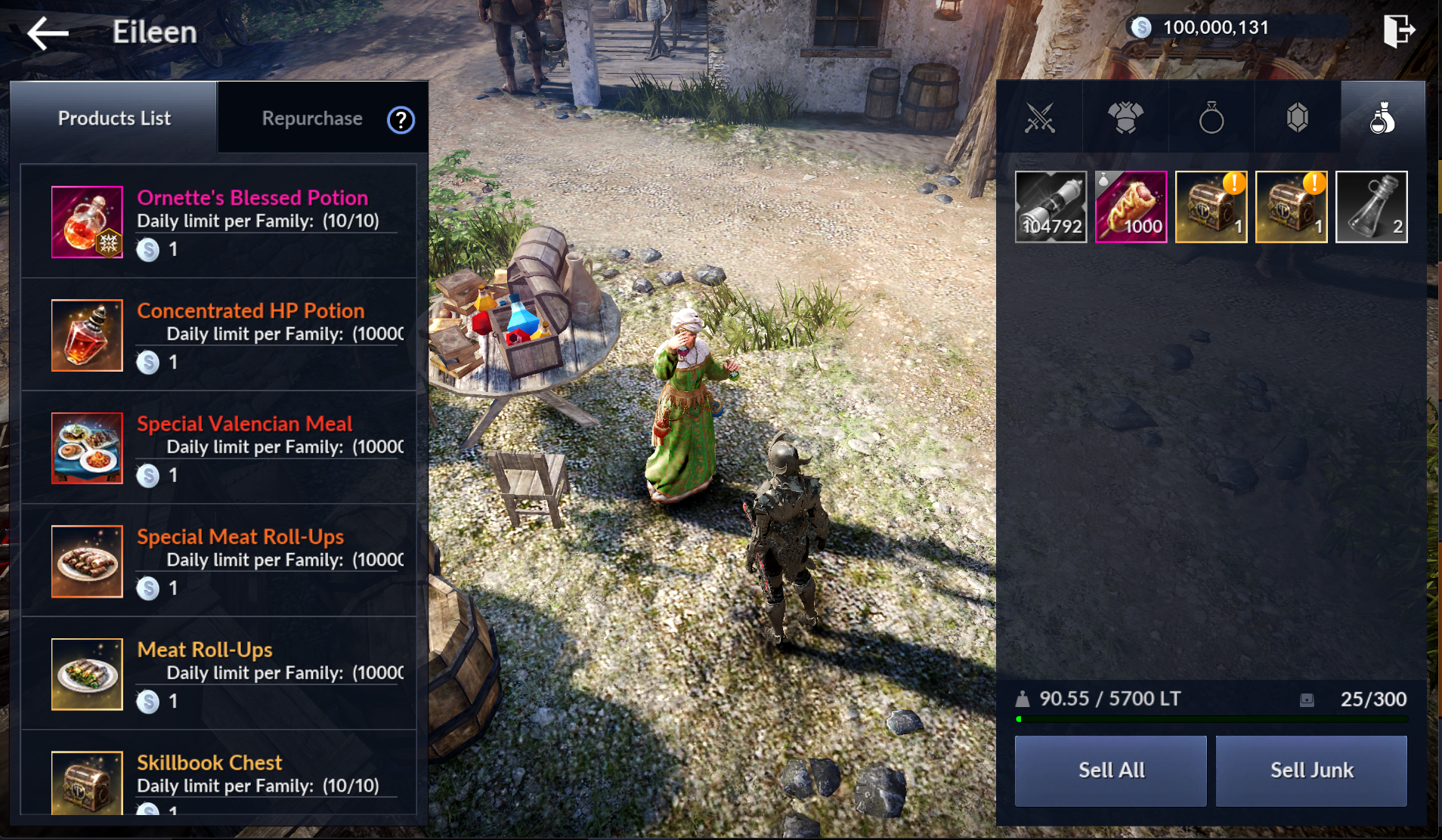The height and width of the screenshot is (840, 1442).
Task: Click the empty flask item with quantity 2
Action: 1371,207
